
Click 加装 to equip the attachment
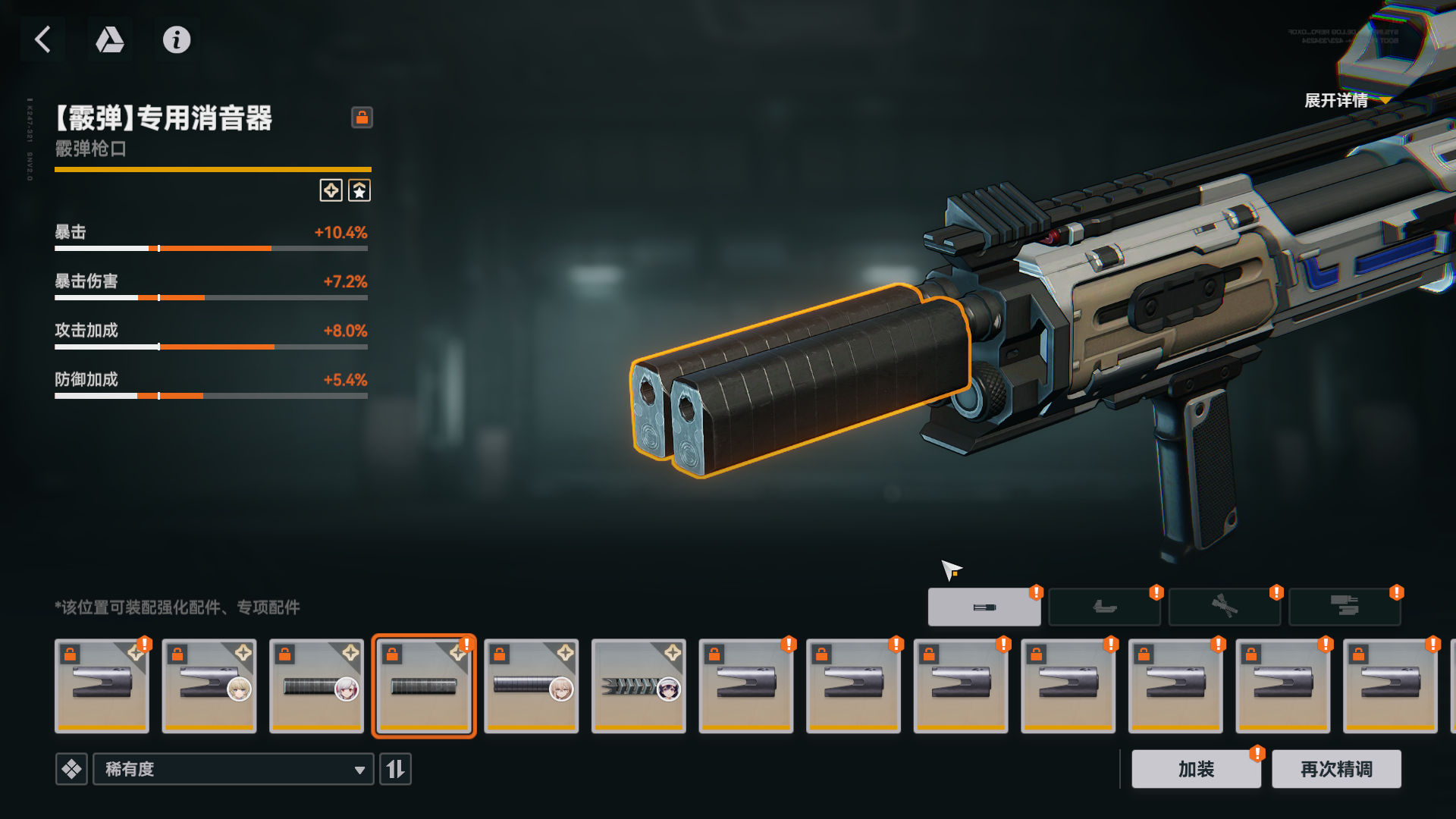(x=1196, y=769)
